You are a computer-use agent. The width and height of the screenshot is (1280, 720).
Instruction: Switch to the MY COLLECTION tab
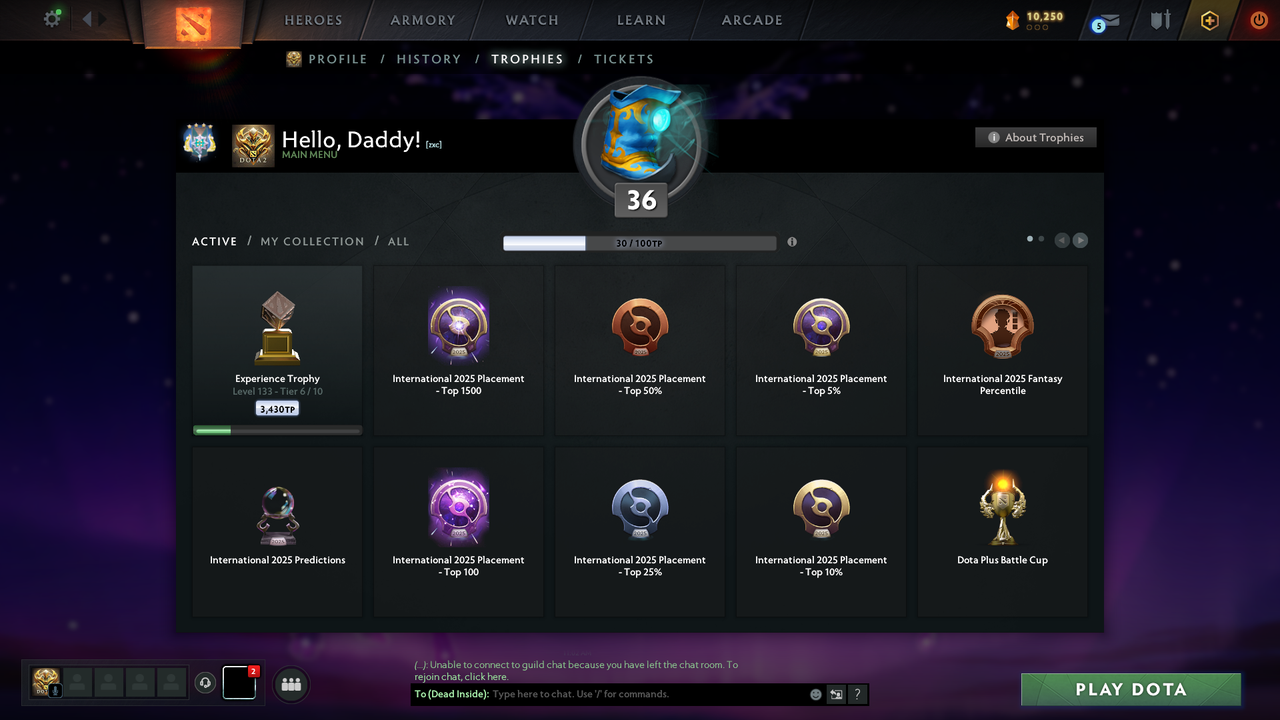click(x=312, y=241)
